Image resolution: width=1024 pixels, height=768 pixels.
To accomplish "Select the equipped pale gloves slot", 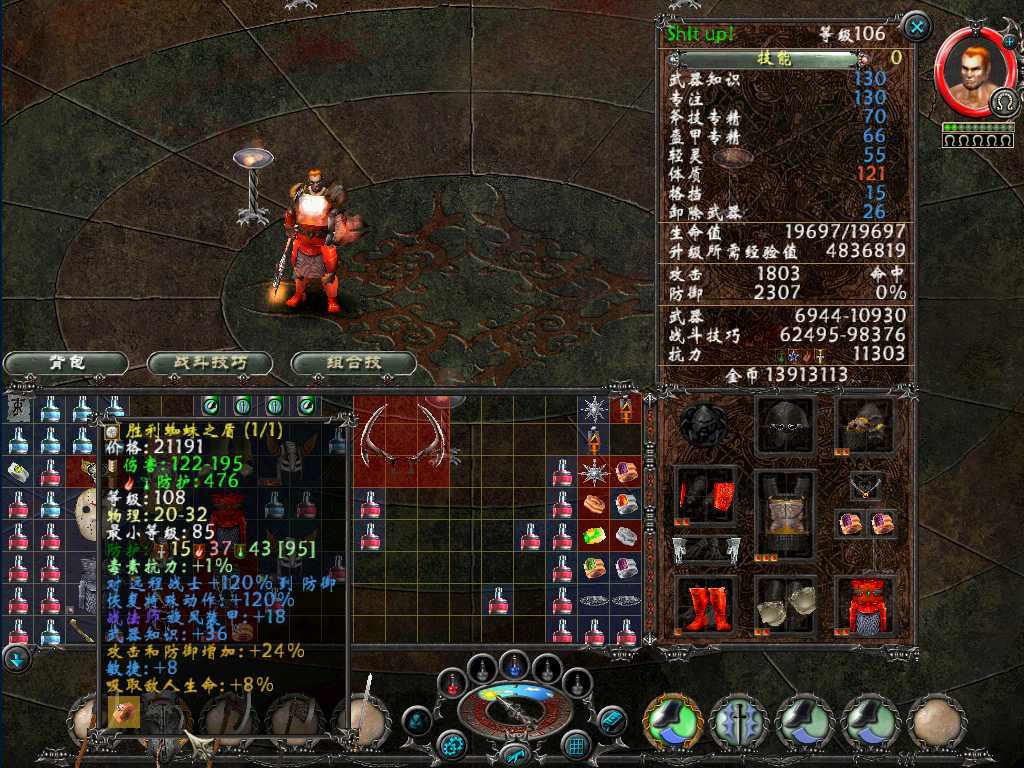I will (785, 605).
